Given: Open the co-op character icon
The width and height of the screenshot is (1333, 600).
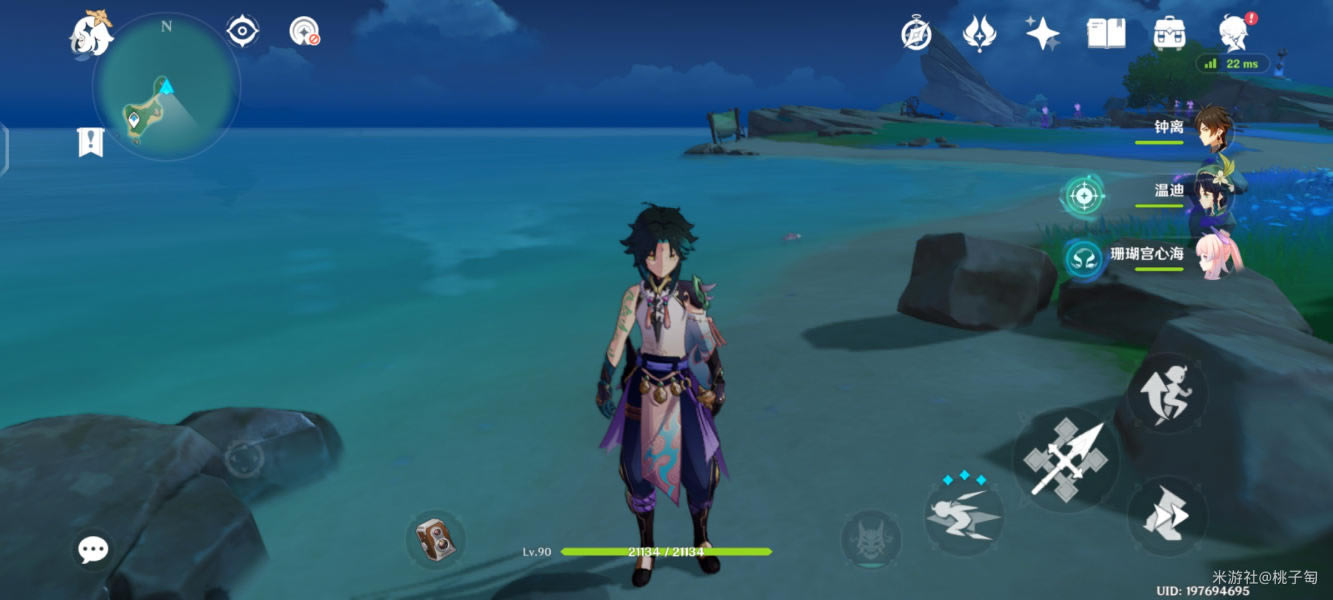Looking at the screenshot, I should click(x=1233, y=34).
